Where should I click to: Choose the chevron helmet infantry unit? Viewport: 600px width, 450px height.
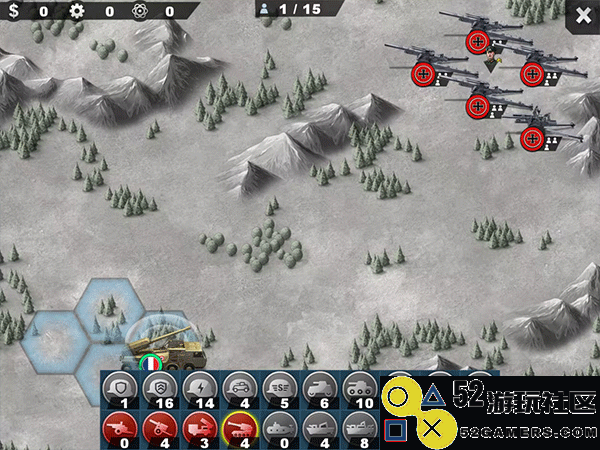point(159,388)
